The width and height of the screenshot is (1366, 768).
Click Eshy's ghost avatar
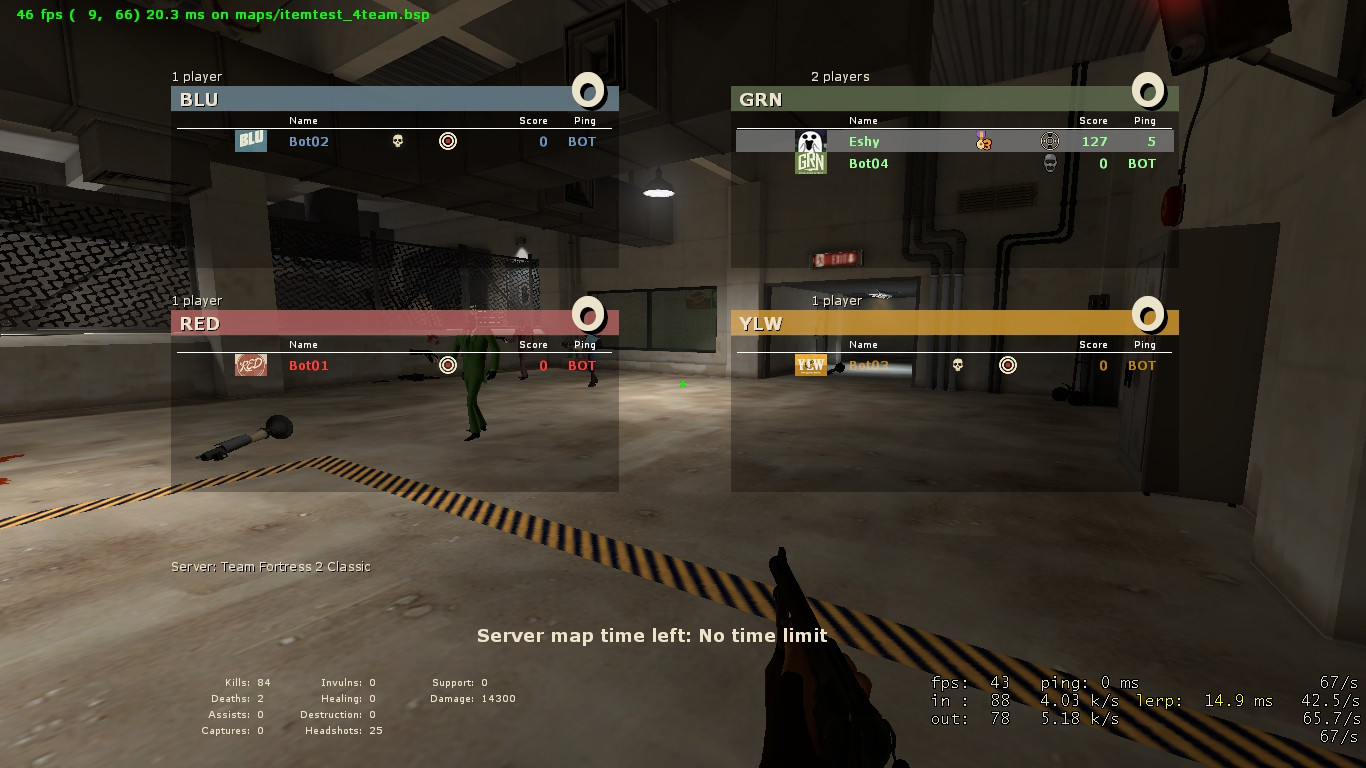(810, 139)
